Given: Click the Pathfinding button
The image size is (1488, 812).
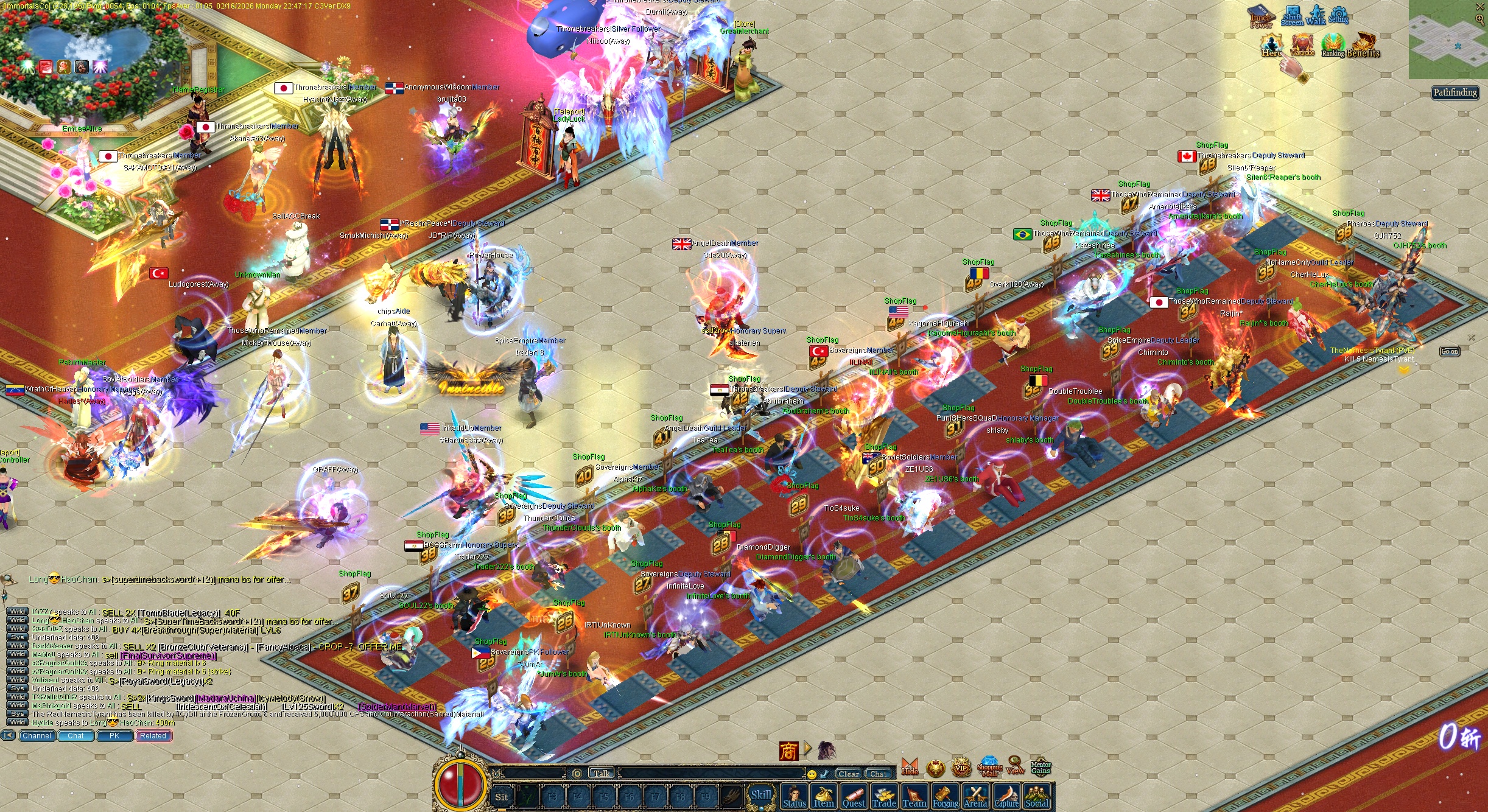Looking at the screenshot, I should [1455, 93].
